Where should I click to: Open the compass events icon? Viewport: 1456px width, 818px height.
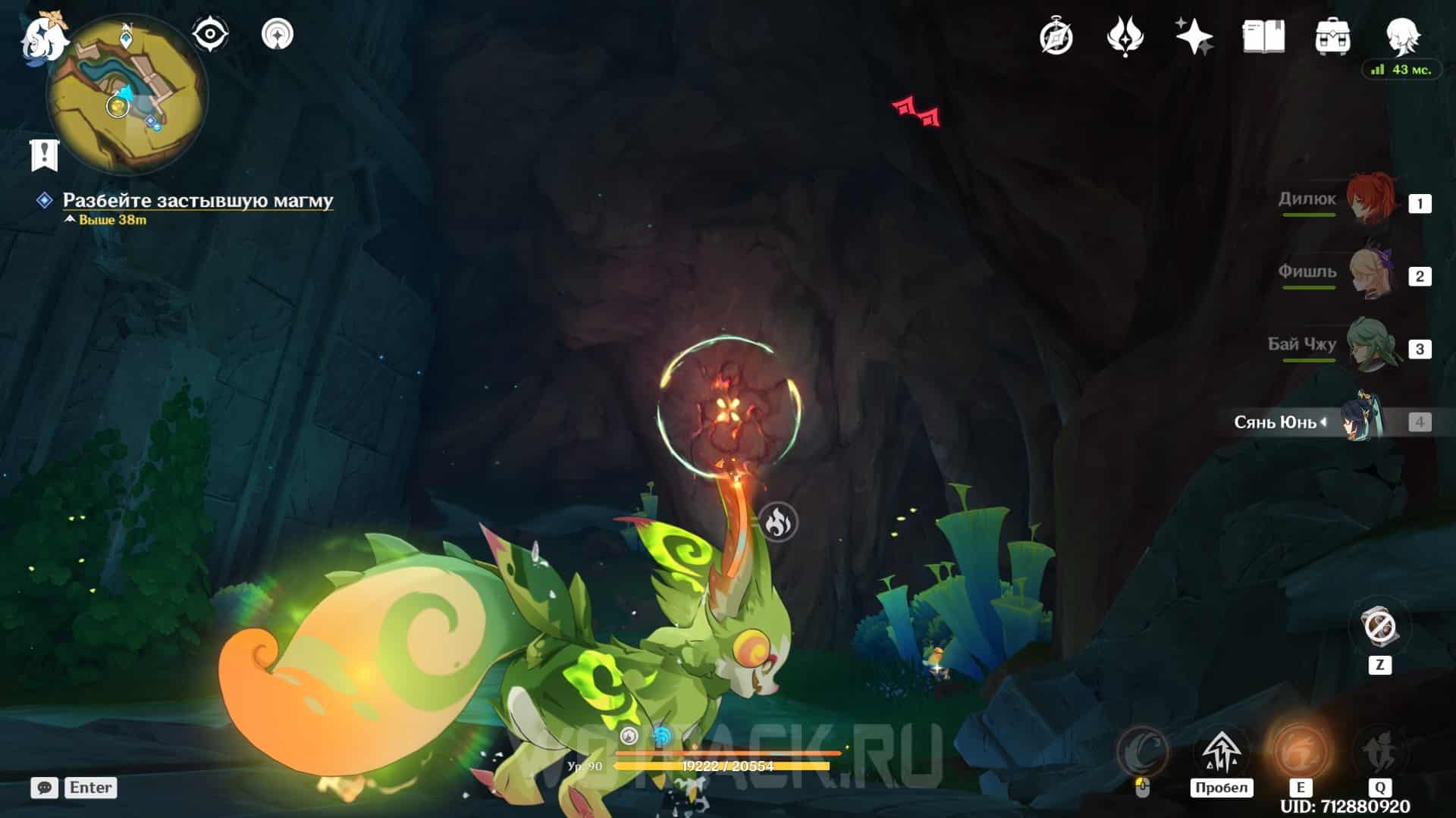tap(1056, 36)
